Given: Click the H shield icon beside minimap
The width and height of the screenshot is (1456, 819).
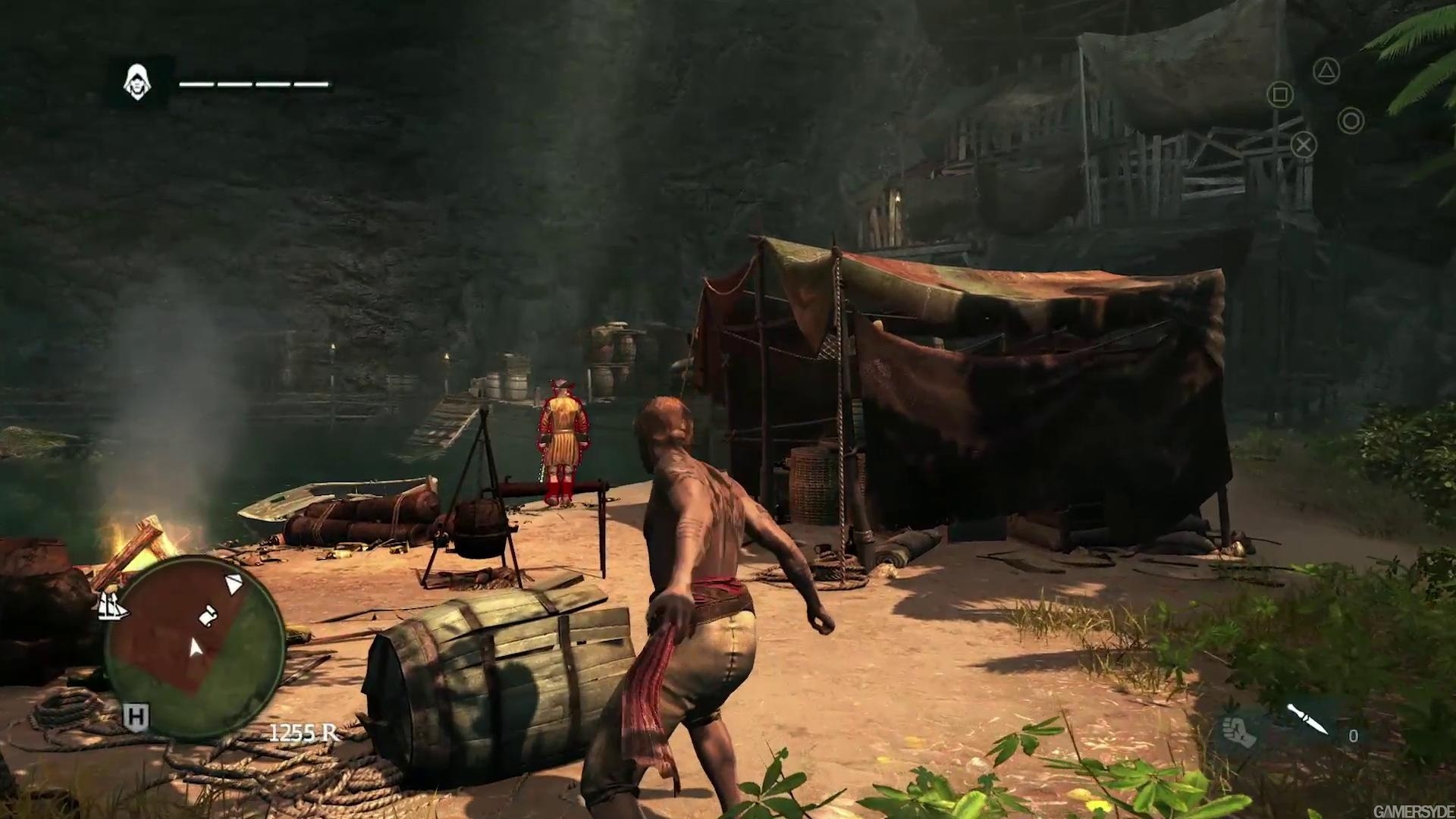Looking at the screenshot, I should [136, 716].
